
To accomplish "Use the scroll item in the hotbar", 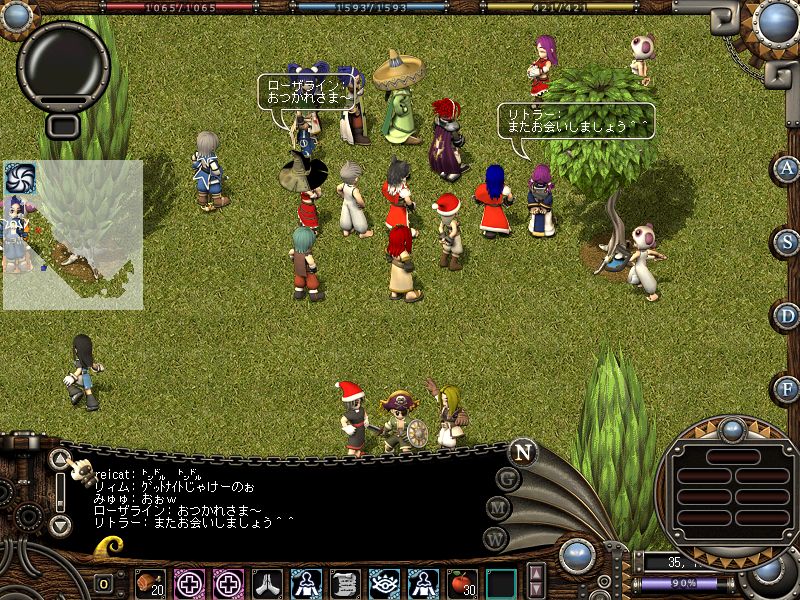I will pyautogui.click(x=345, y=583).
